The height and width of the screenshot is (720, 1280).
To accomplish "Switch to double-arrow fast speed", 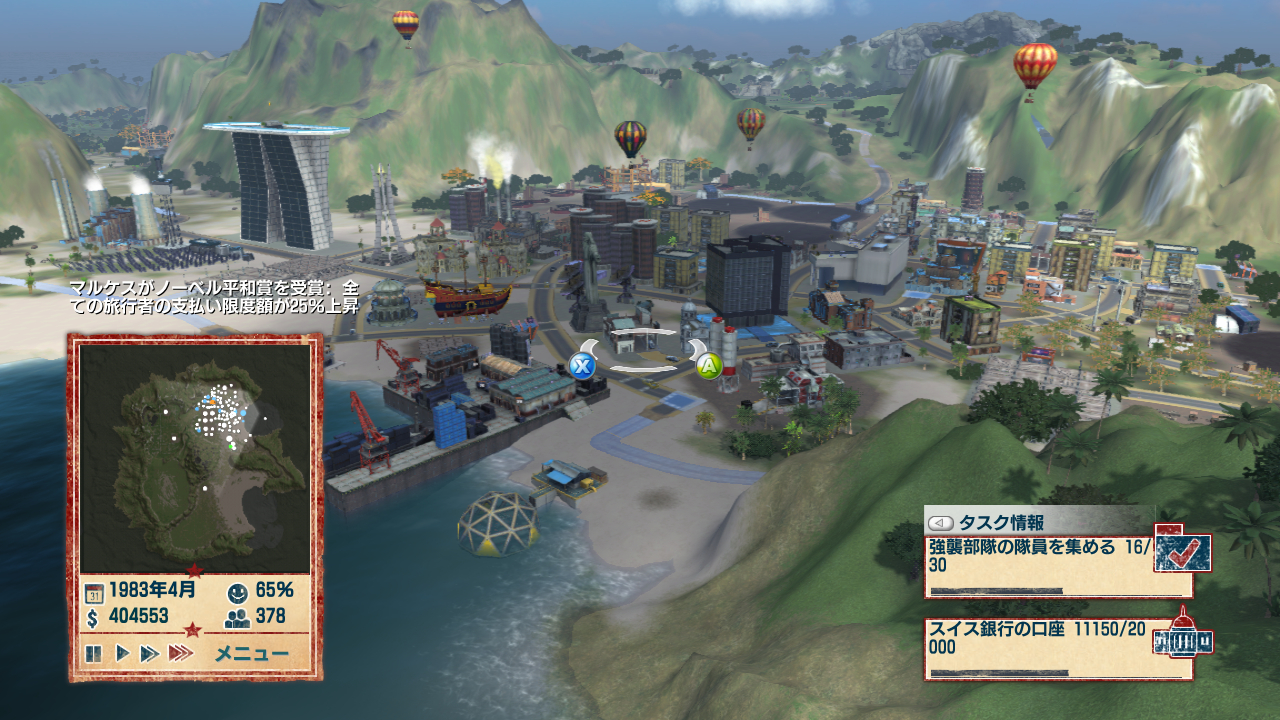I will coord(150,654).
